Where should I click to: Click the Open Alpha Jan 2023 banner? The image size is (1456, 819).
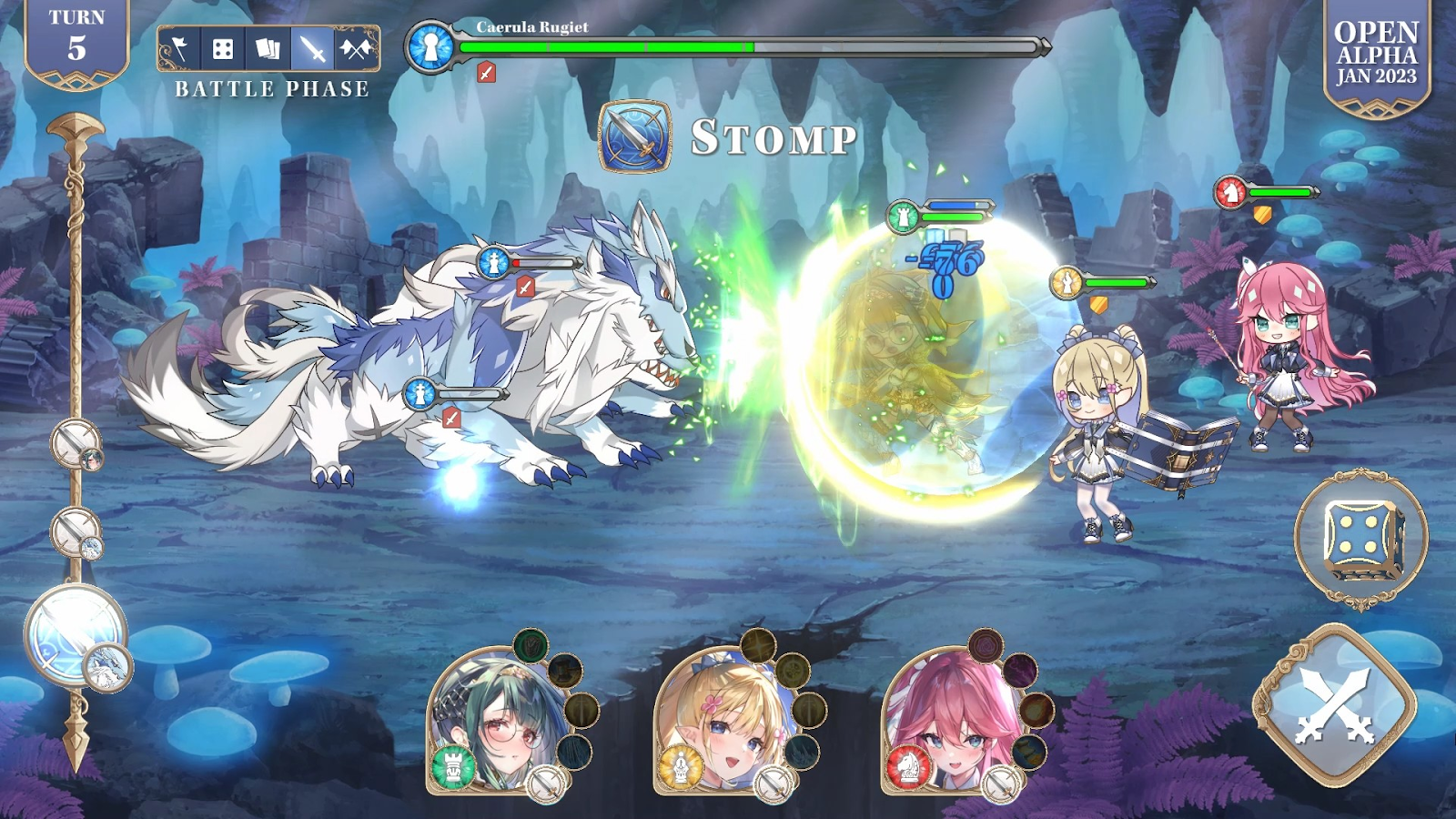click(1376, 55)
